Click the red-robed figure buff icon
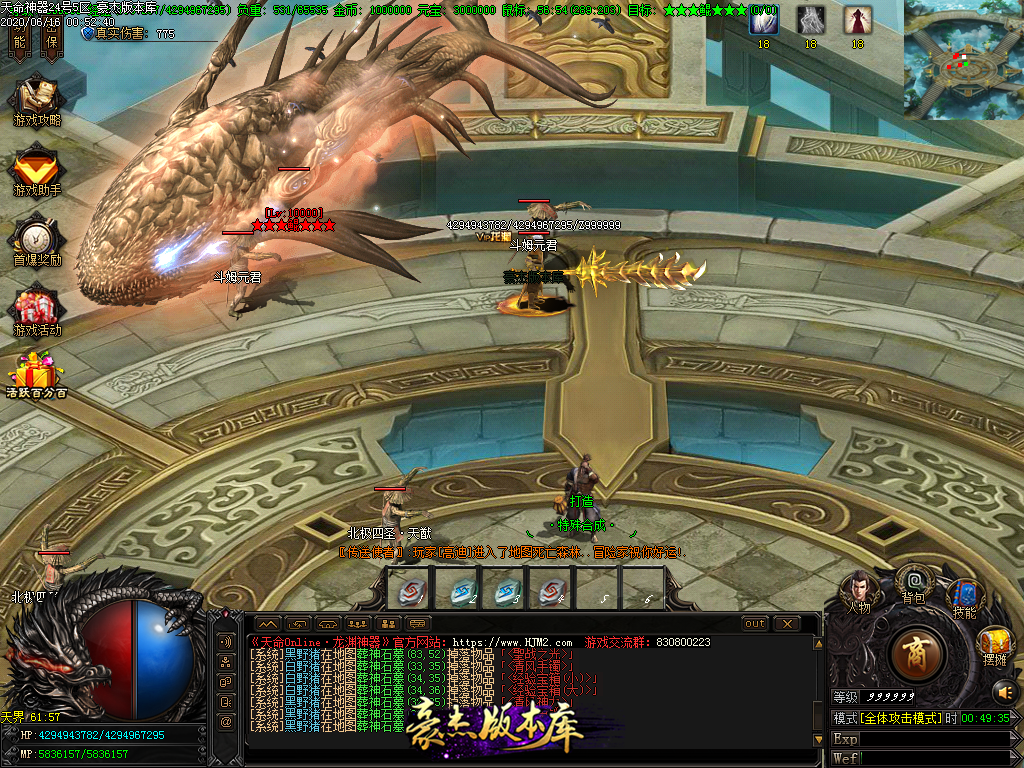This screenshot has height=768, width=1024. coord(857,21)
